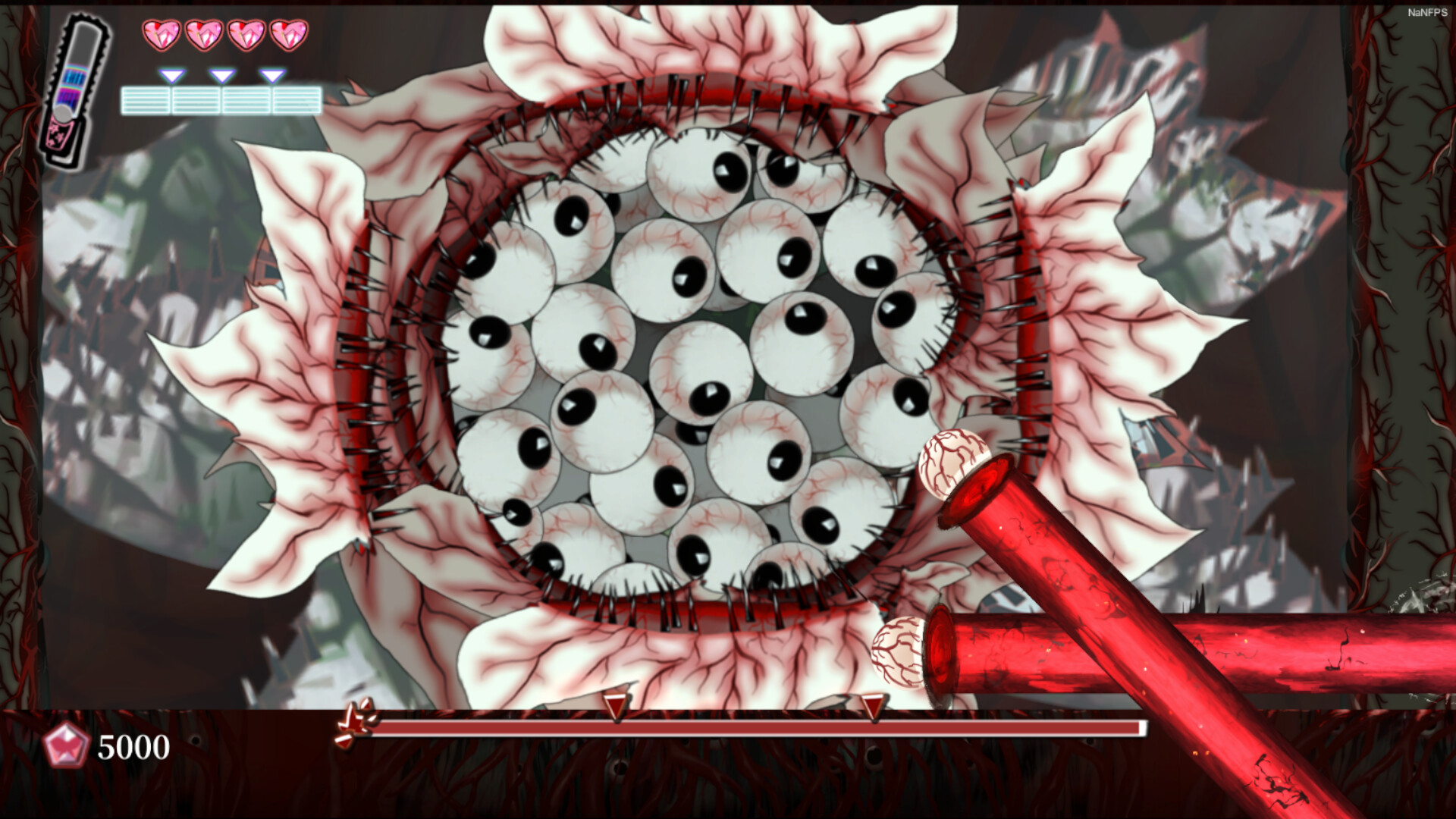Toggle the third purple triangle marker
The height and width of the screenshot is (819, 1456).
[271, 76]
